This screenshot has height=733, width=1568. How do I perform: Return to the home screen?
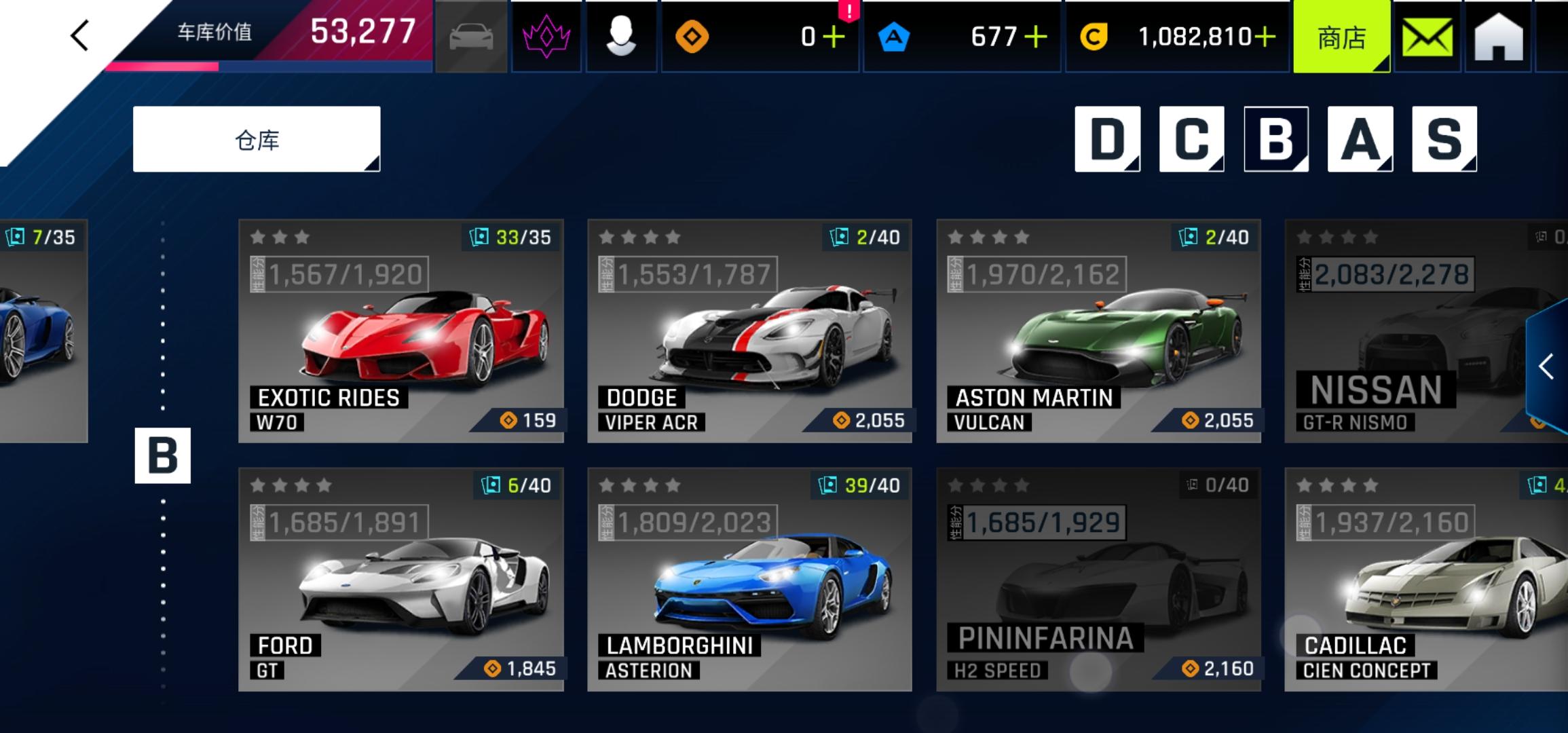[x=1498, y=37]
